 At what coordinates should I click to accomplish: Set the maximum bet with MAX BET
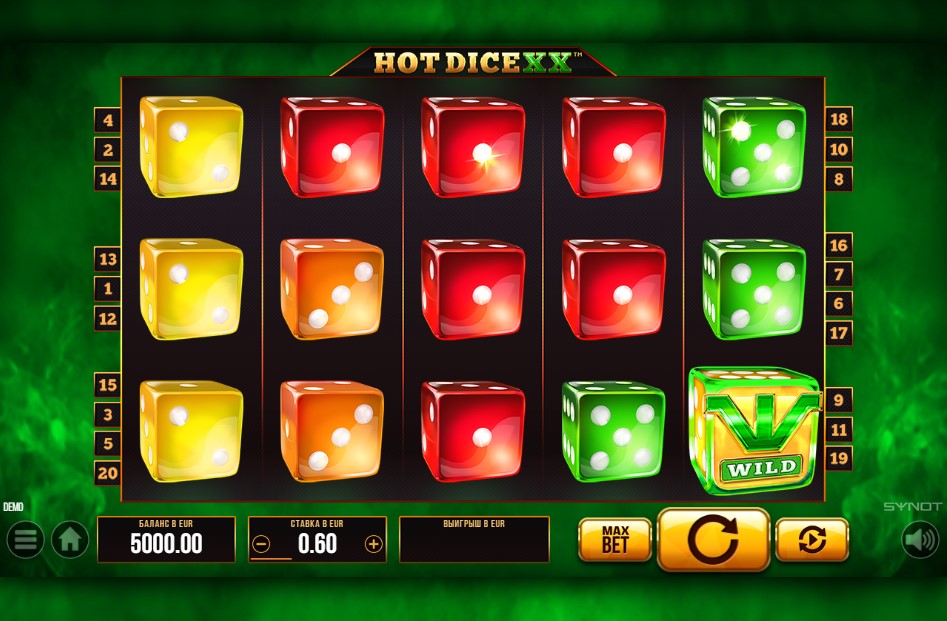click(615, 540)
